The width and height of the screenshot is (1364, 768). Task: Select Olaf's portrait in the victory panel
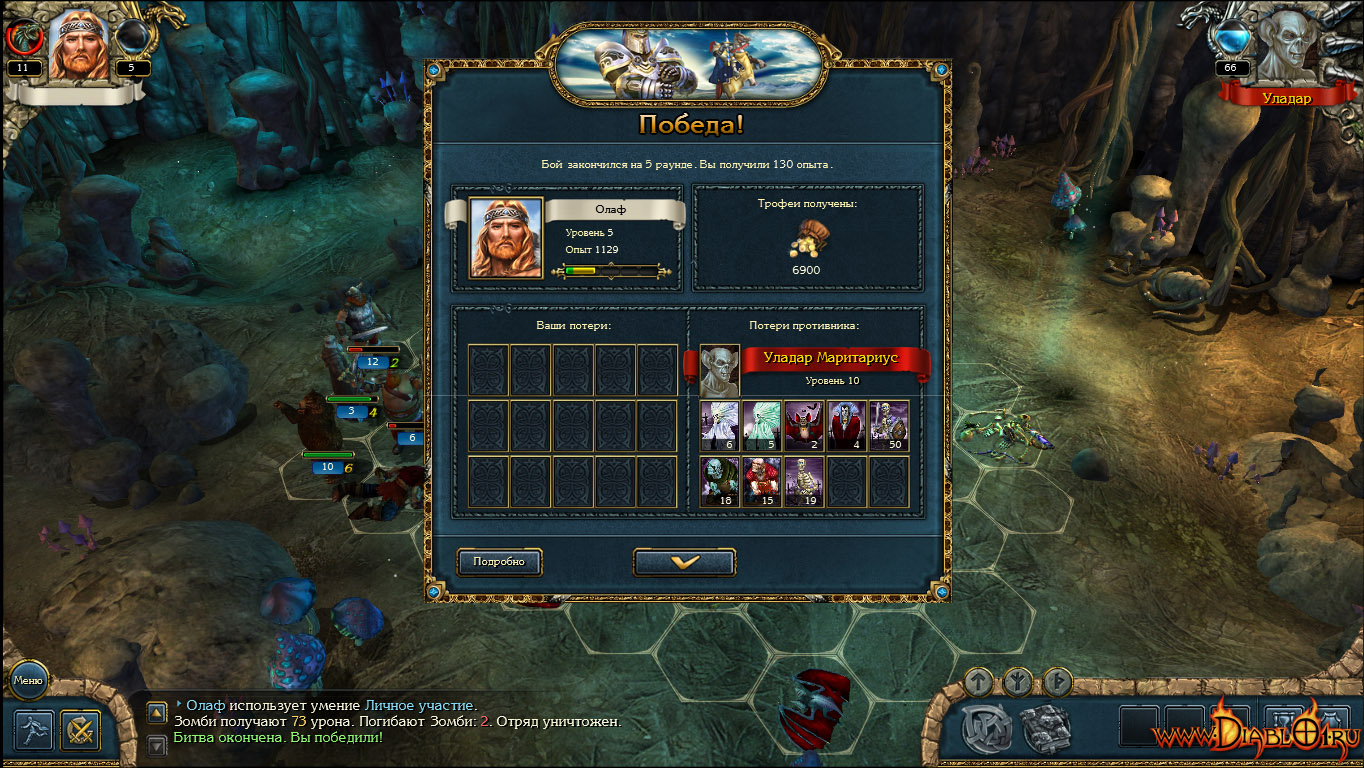506,238
